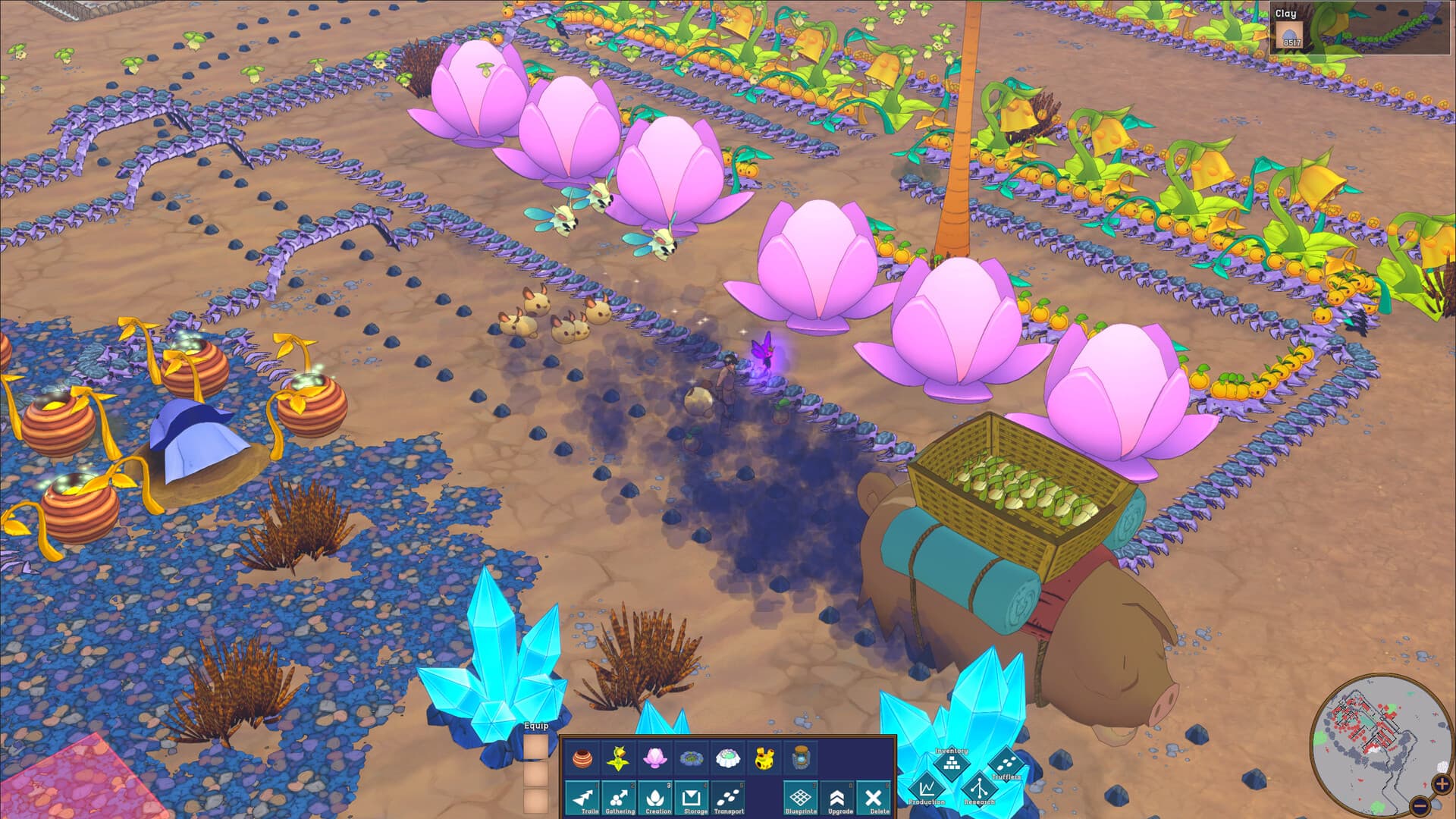The height and width of the screenshot is (819, 1456).
Task: Open the Production statistics panel
Action: pos(927,789)
